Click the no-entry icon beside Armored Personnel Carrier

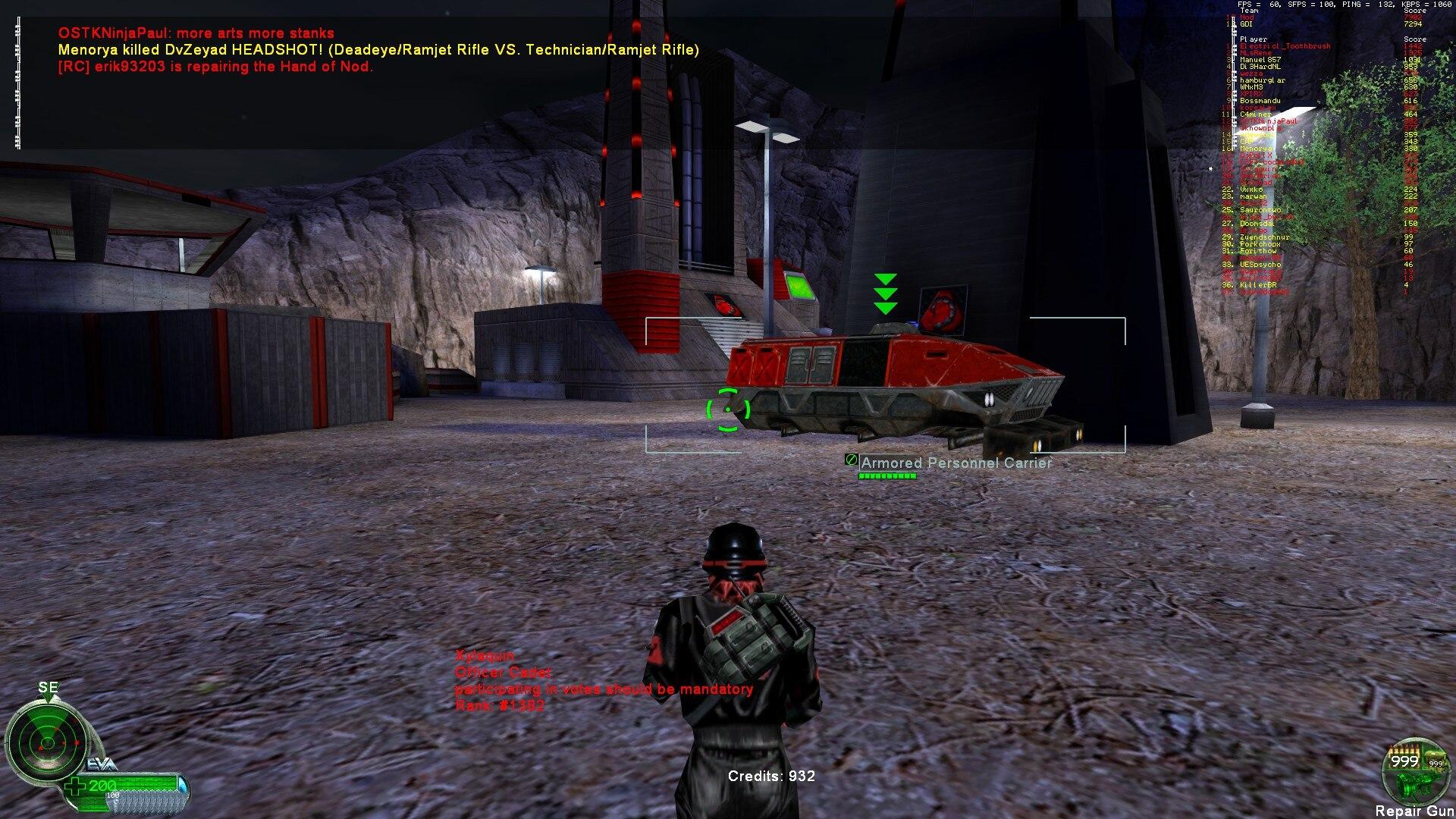point(850,460)
